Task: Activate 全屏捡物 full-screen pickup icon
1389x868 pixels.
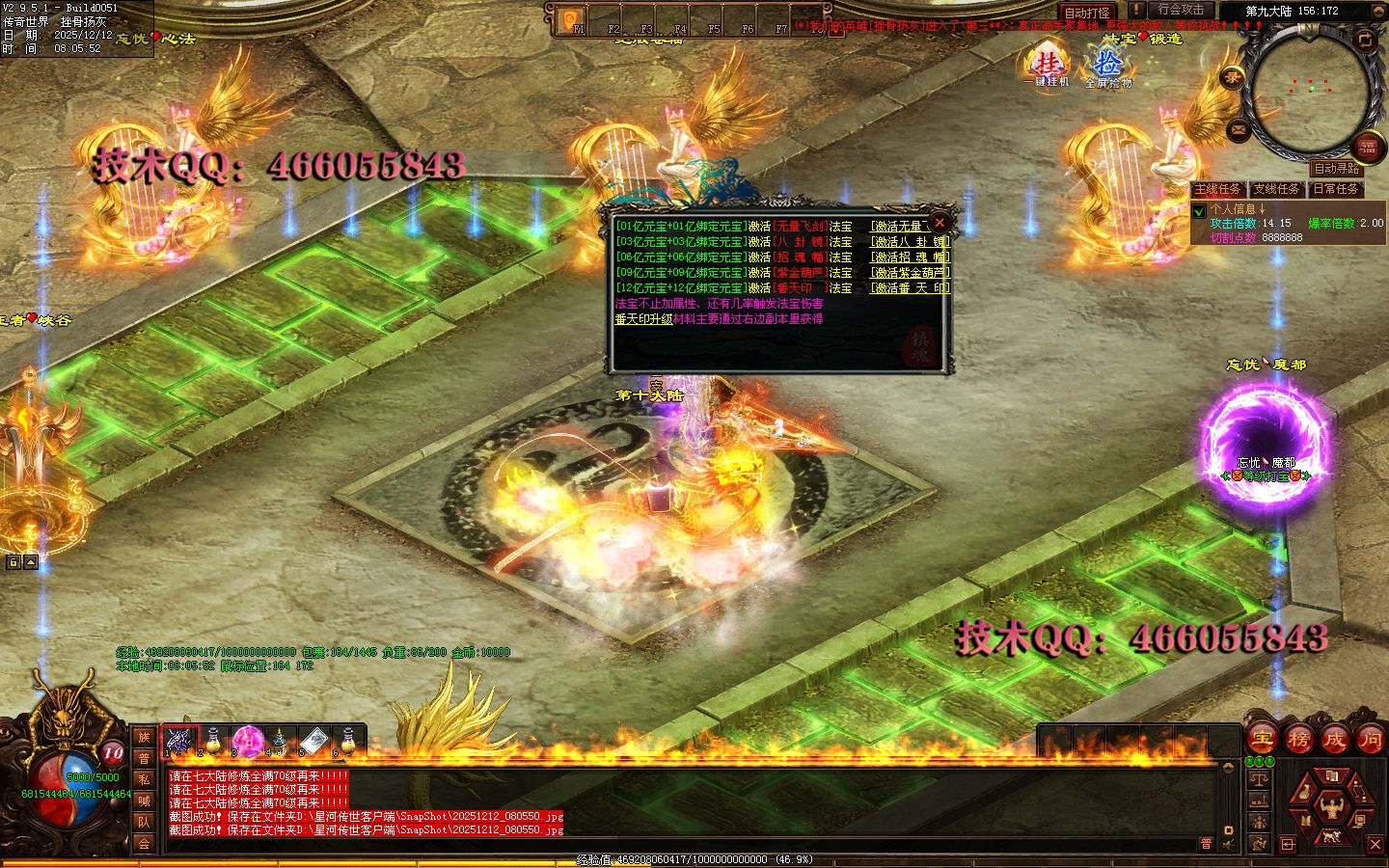Action: tap(1107, 68)
